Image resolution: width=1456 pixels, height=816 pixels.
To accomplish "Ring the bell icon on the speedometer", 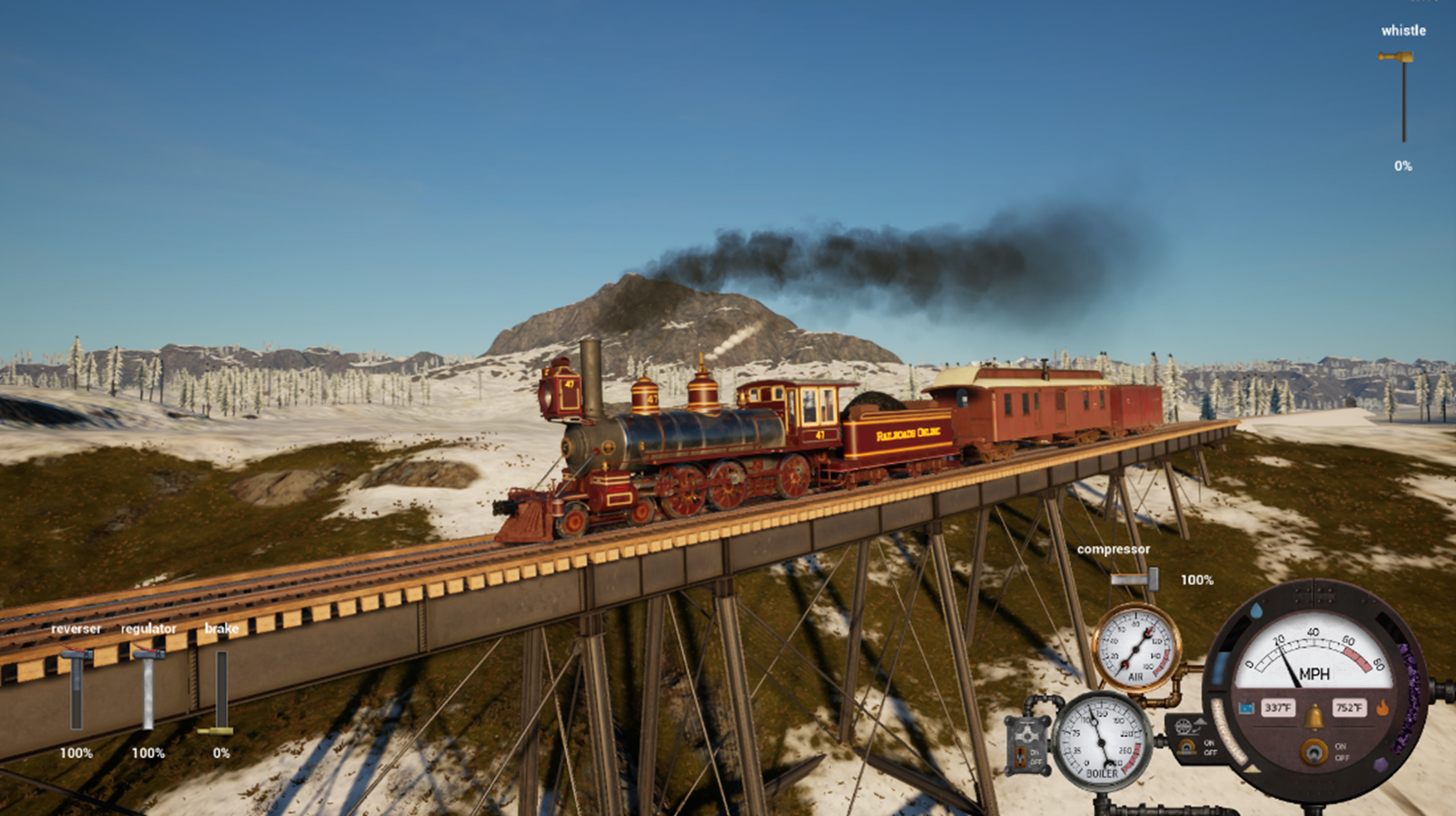I will (1314, 717).
